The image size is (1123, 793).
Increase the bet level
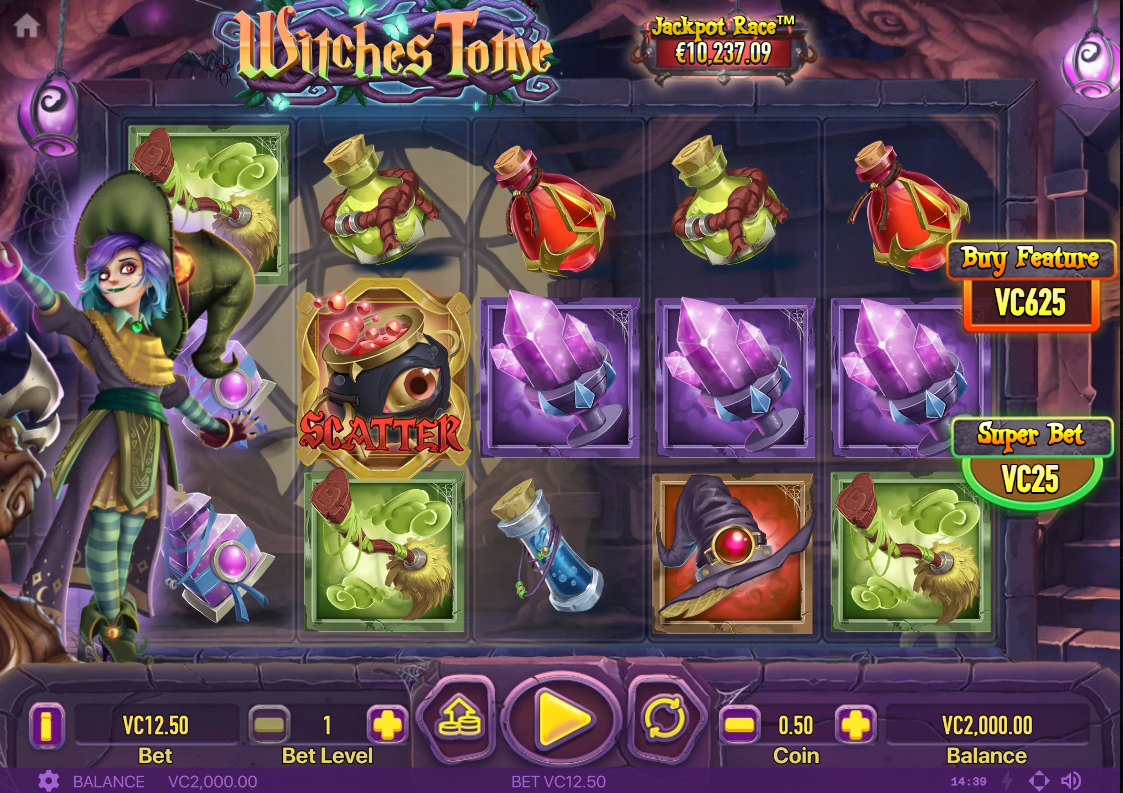pyautogui.click(x=387, y=725)
